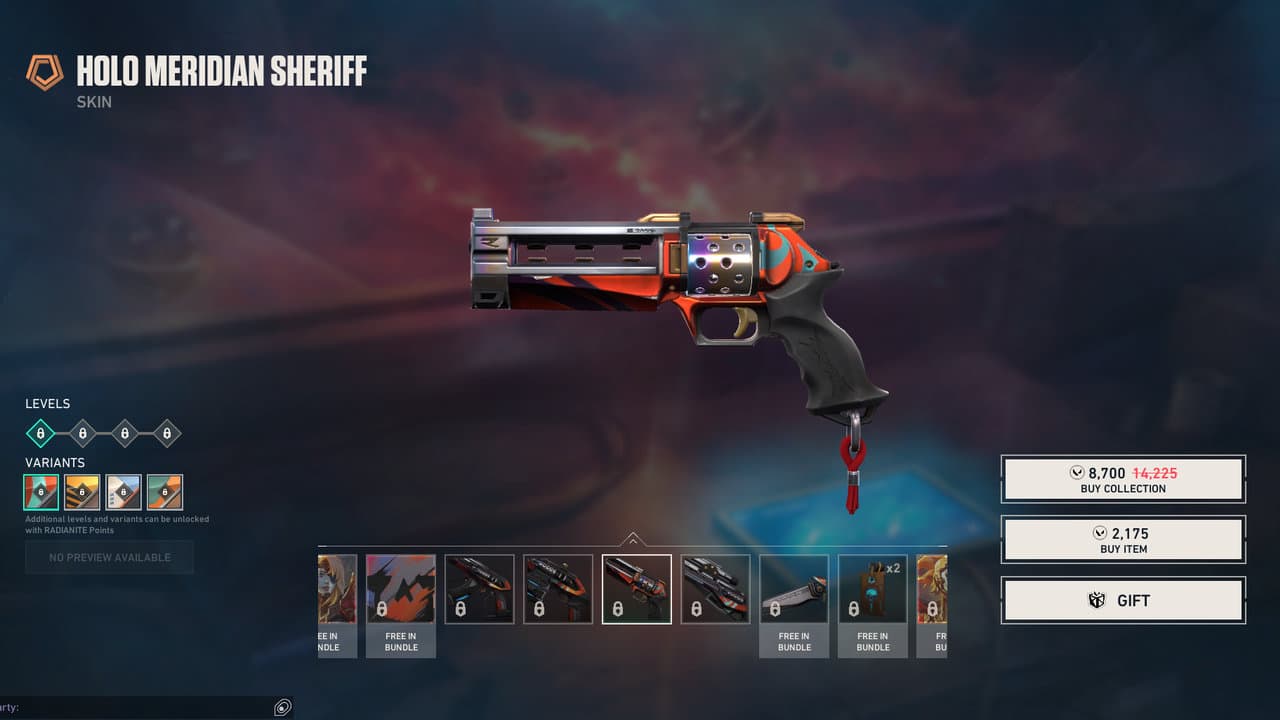Select the x2 gun buddy thumbnail
This screenshot has height=720, width=1280.
(x=872, y=588)
